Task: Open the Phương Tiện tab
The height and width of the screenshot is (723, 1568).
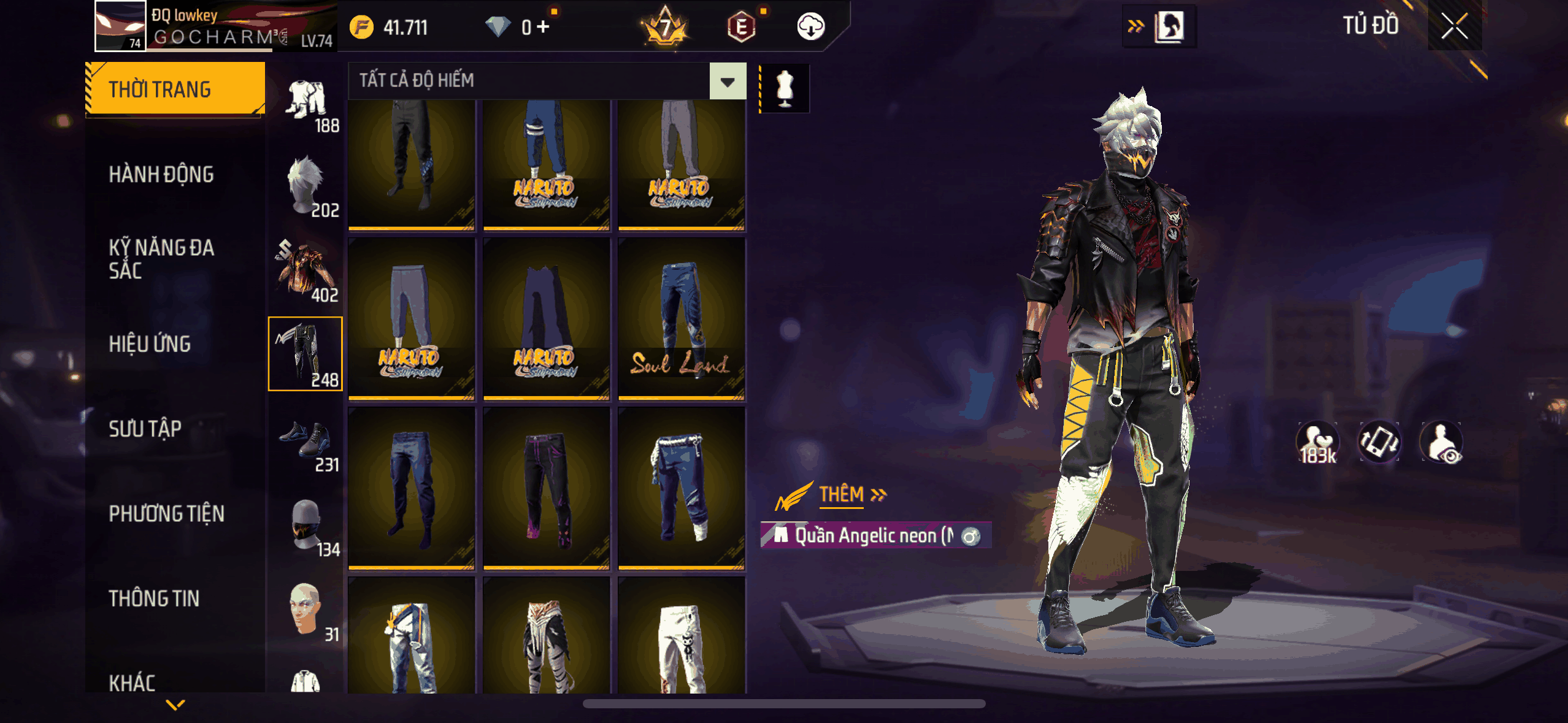Action: coord(166,514)
